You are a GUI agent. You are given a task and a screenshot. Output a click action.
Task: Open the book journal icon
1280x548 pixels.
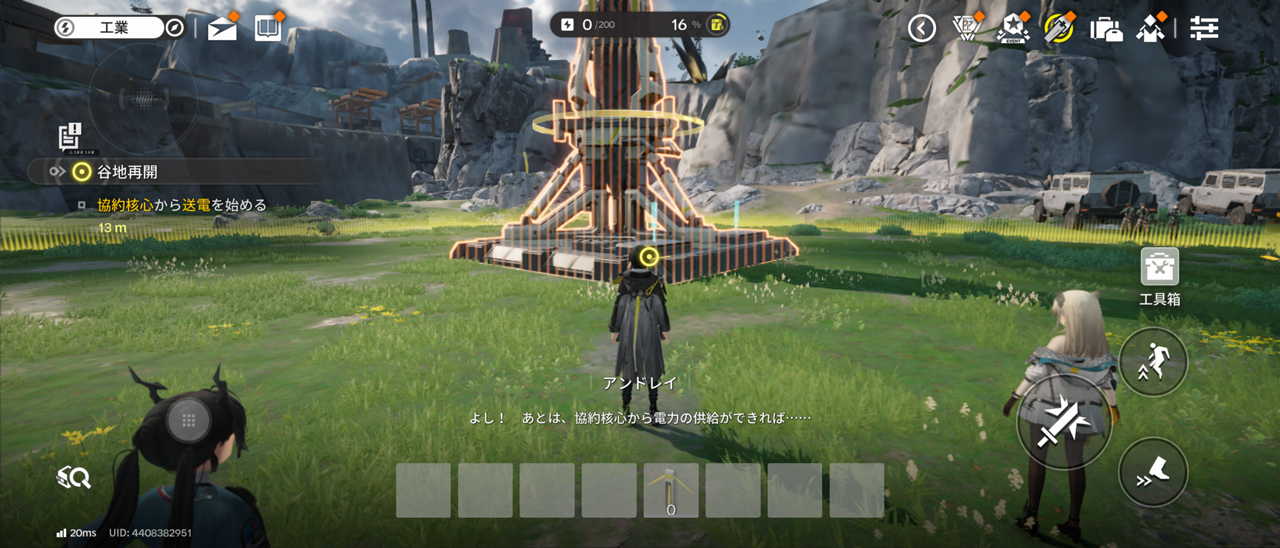(x=269, y=28)
